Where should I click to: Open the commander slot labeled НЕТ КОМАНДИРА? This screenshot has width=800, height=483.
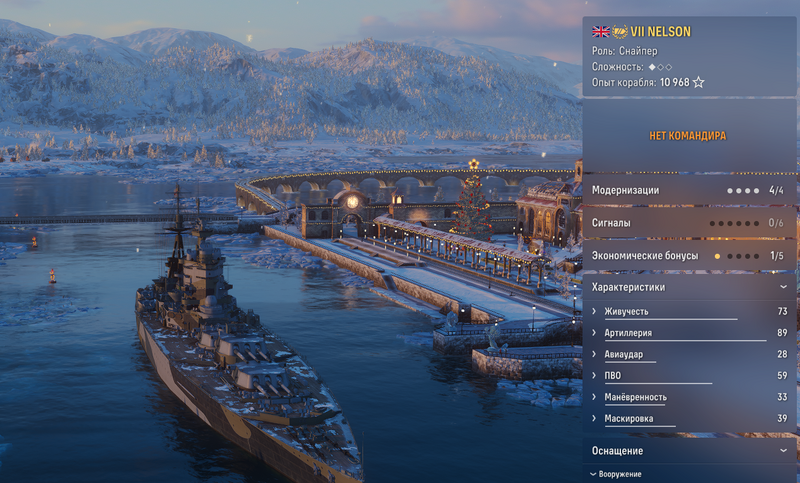click(x=689, y=135)
